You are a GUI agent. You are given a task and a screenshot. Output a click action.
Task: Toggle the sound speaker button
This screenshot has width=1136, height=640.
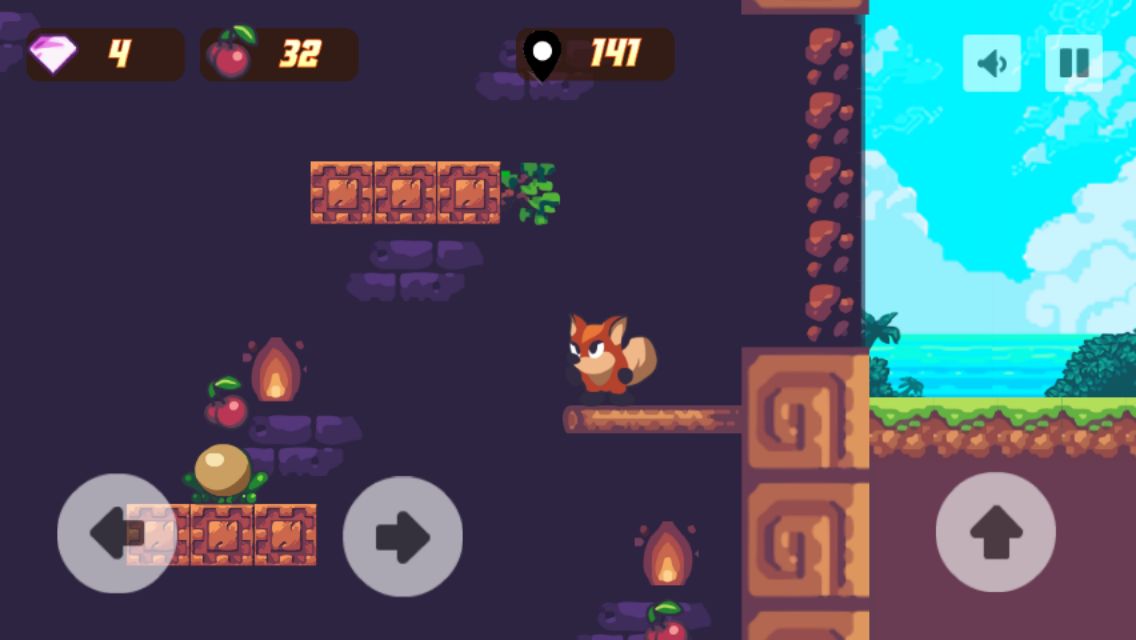tap(991, 63)
